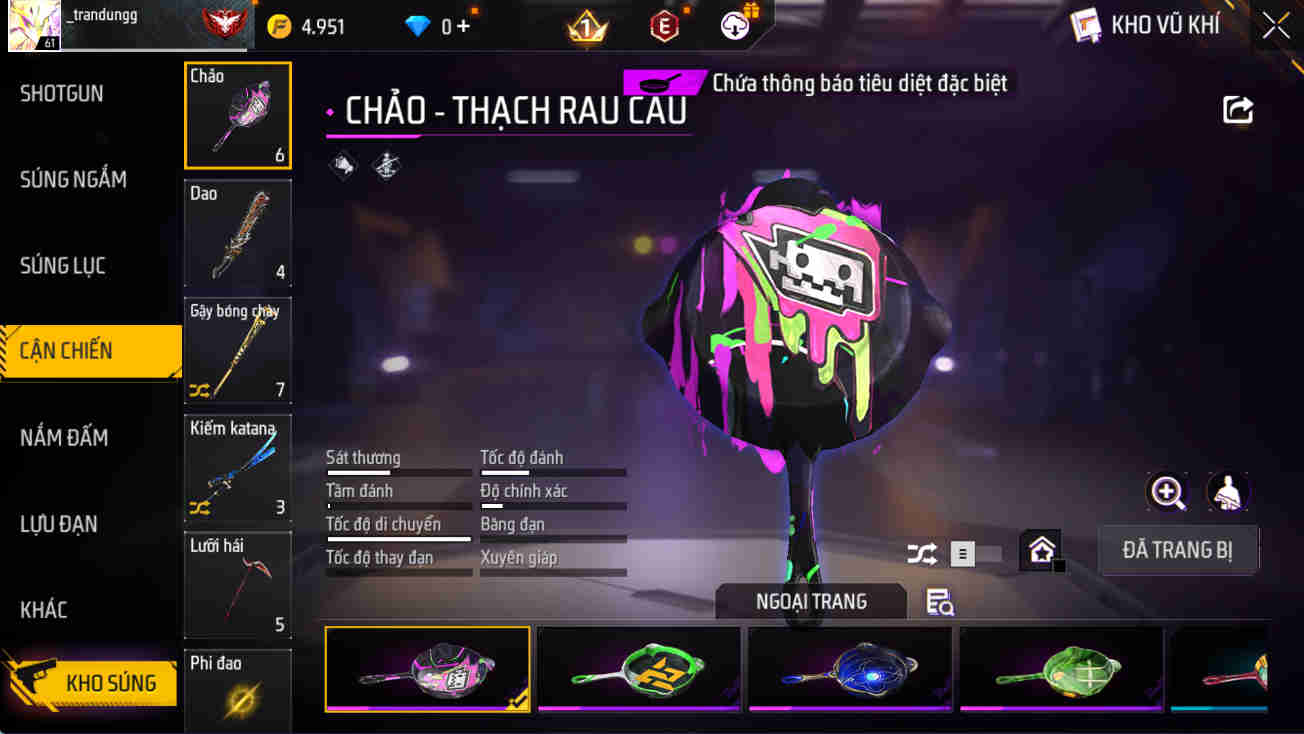Select Kiếm katana from the weapon list
This screenshot has width=1304, height=734.
click(237, 468)
